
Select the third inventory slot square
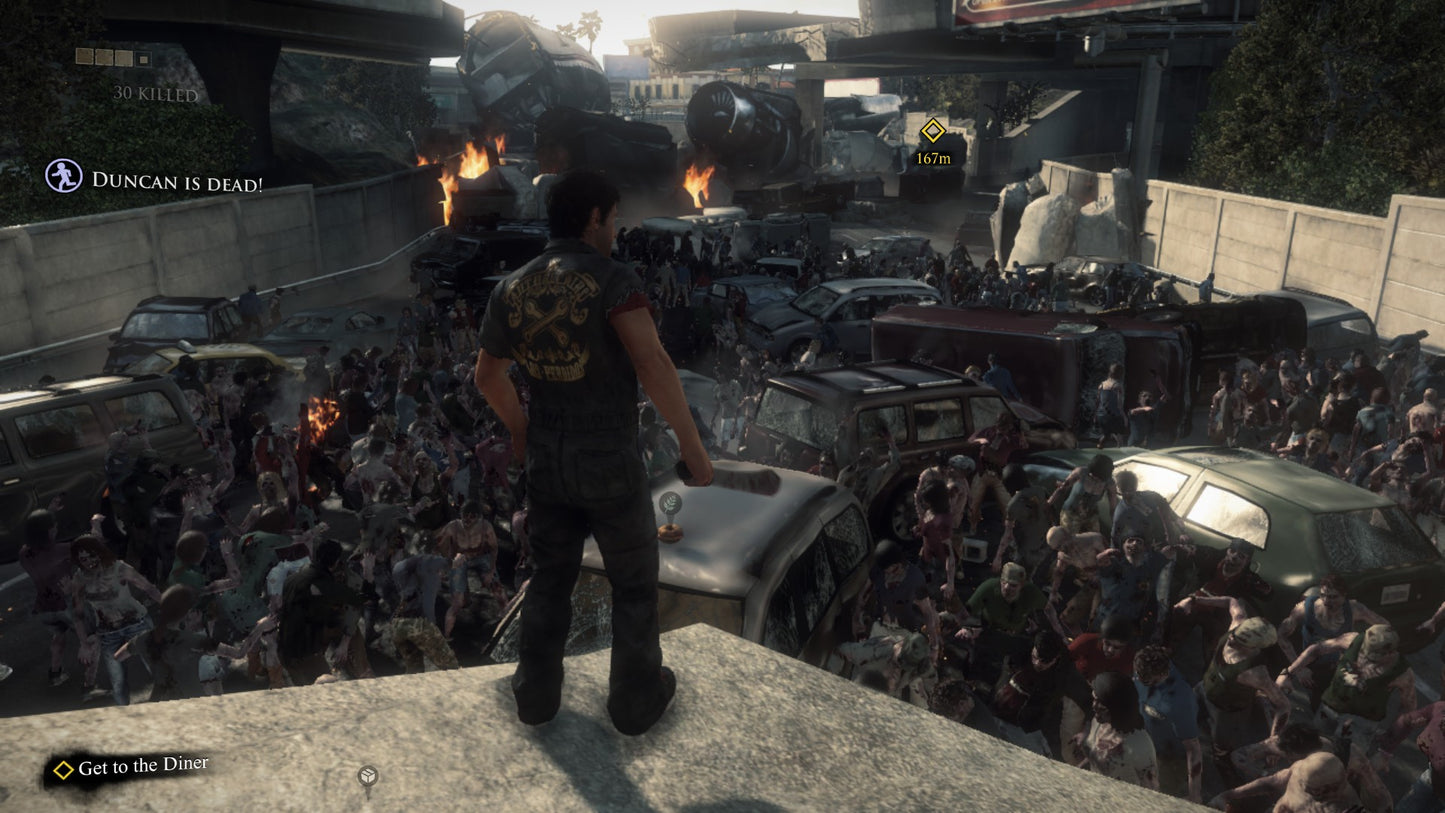pyautogui.click(x=124, y=57)
